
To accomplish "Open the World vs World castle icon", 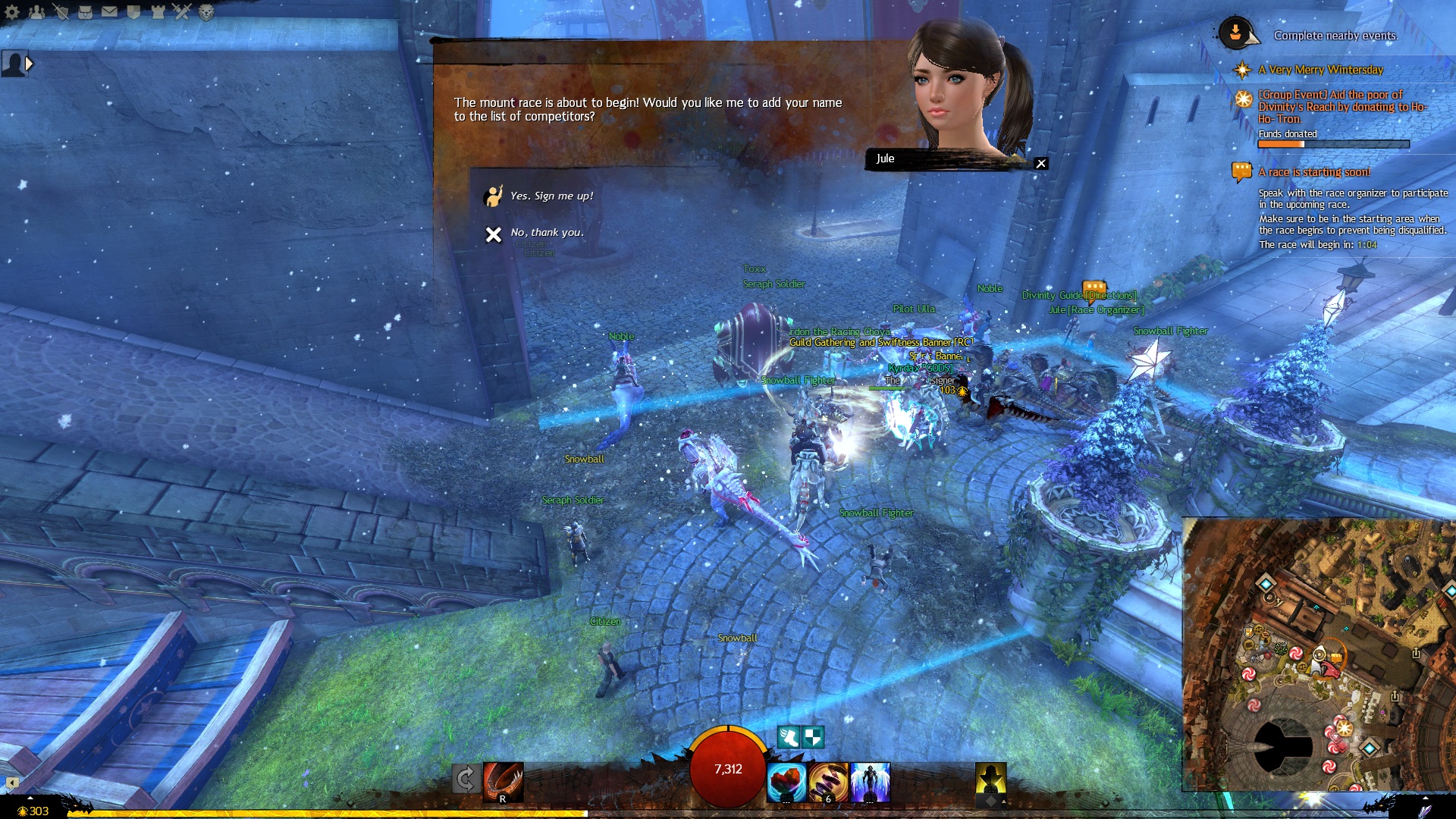I will pos(158,11).
